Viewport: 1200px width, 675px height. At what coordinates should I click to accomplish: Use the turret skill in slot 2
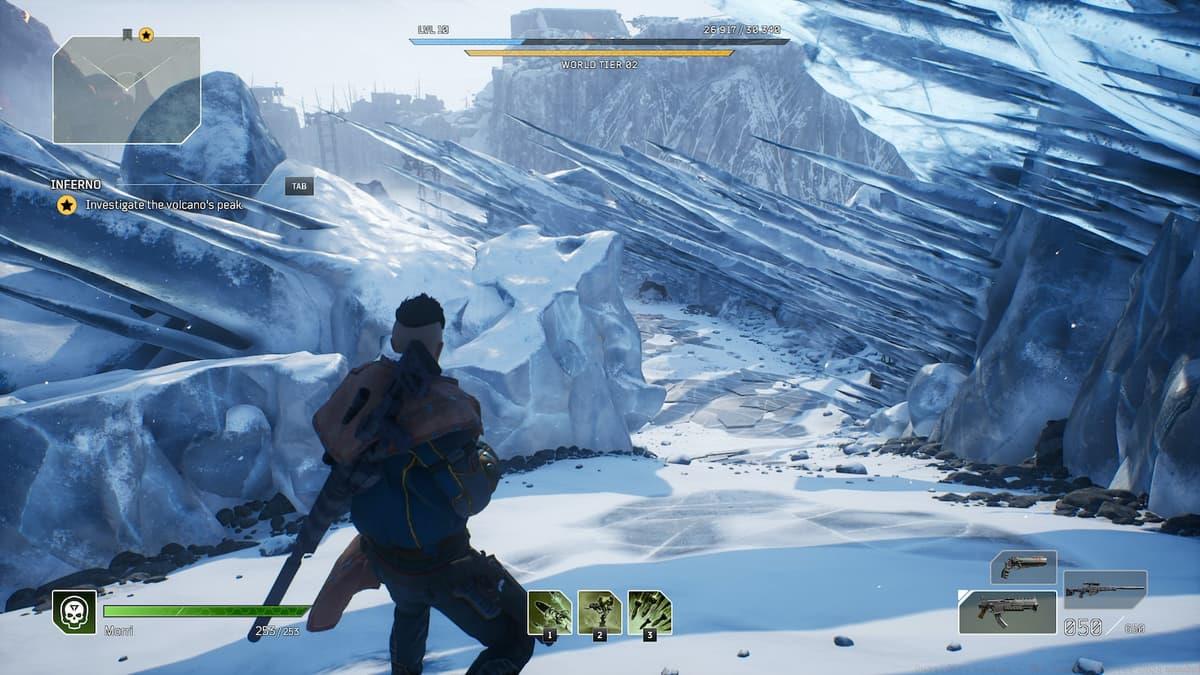[599, 611]
